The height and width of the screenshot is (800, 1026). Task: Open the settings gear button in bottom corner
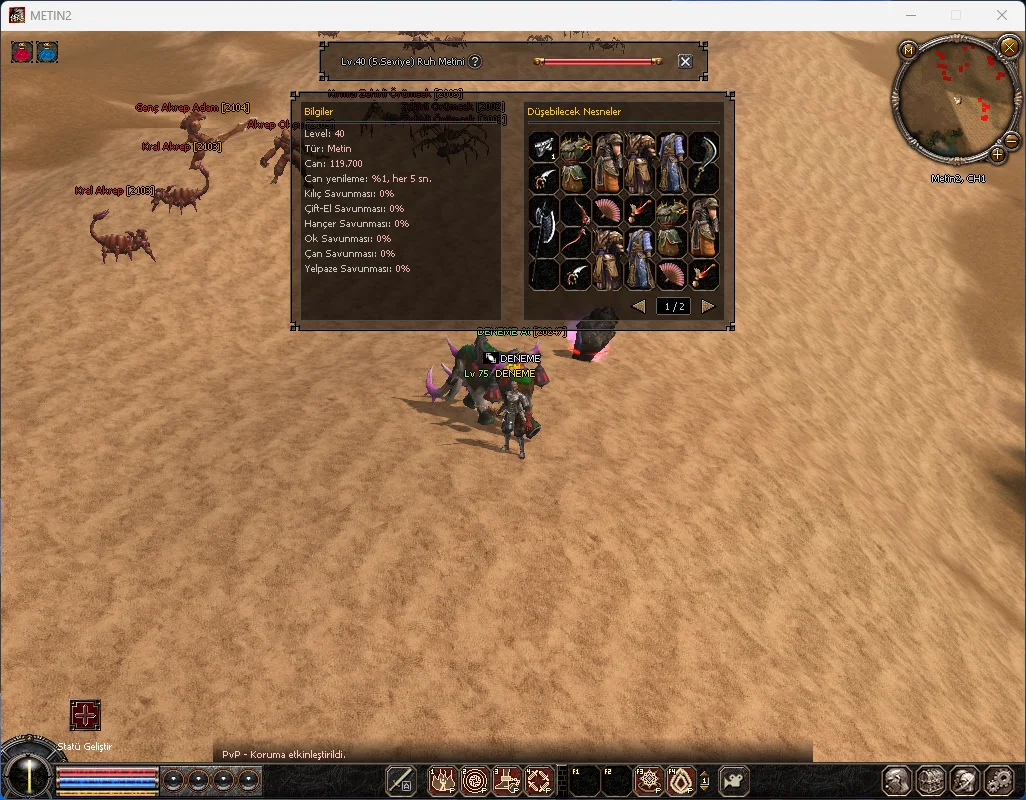(x=999, y=780)
